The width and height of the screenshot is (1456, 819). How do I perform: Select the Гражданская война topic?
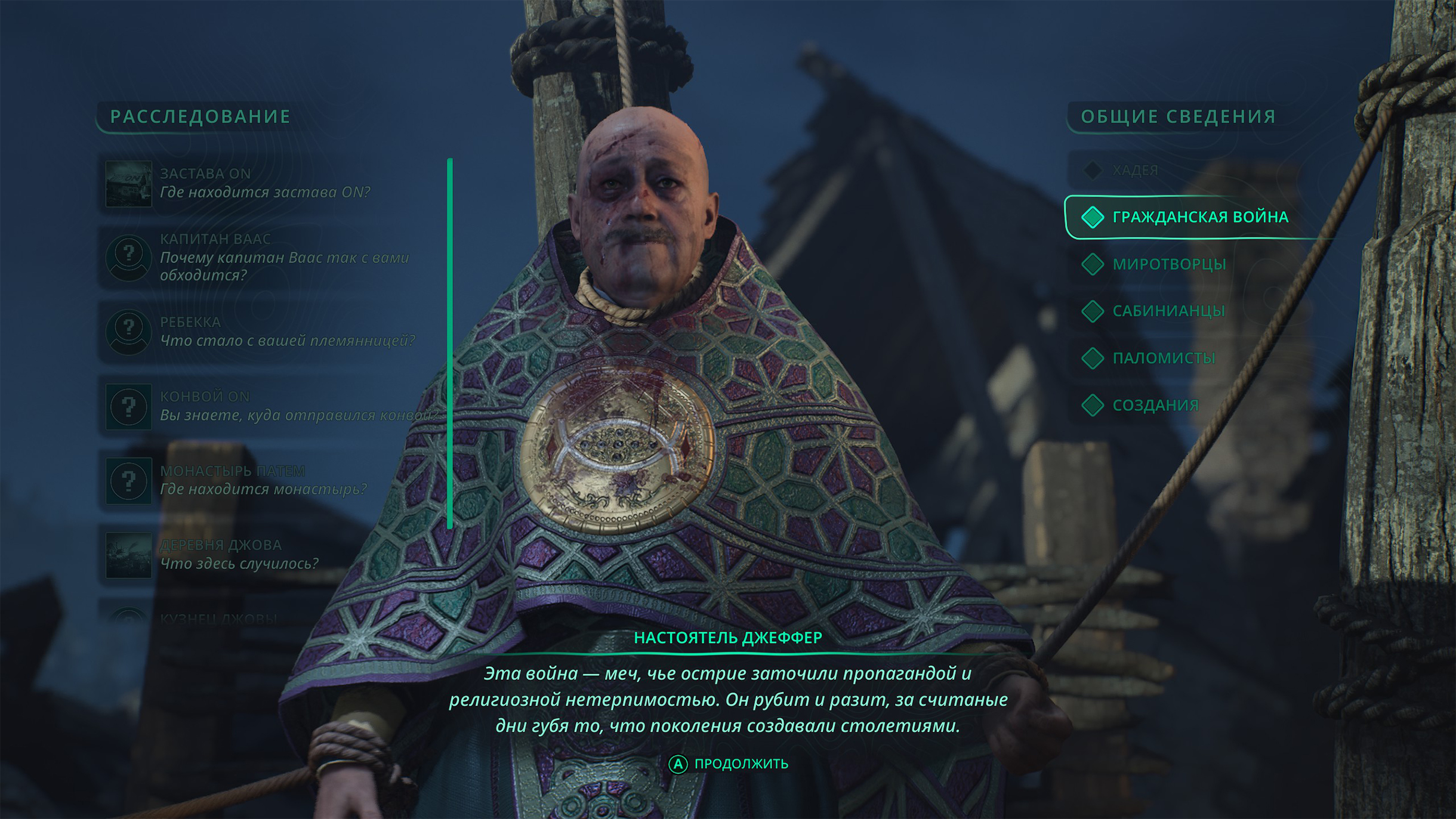[x=1199, y=217]
